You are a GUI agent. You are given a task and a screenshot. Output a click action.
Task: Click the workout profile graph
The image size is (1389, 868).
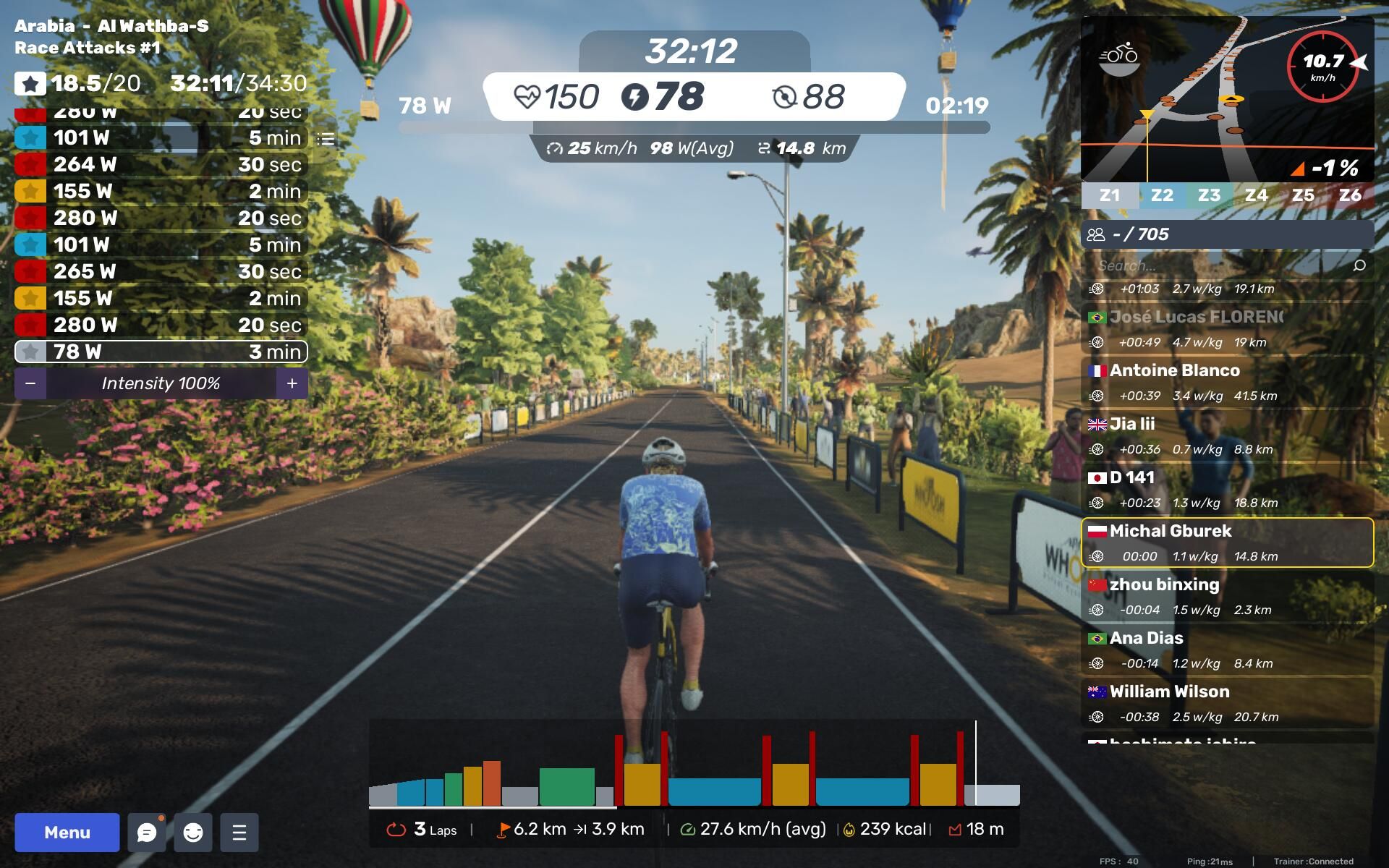tap(693, 767)
